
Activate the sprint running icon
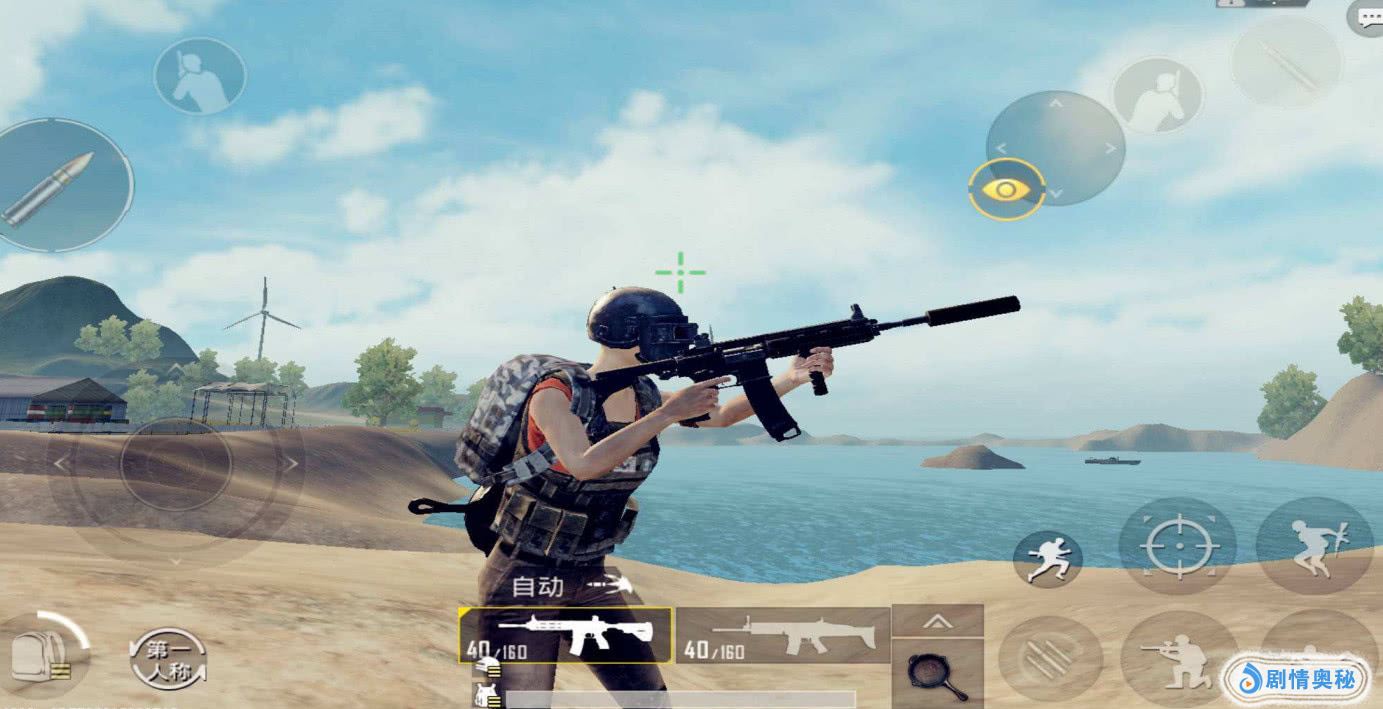tap(1047, 558)
